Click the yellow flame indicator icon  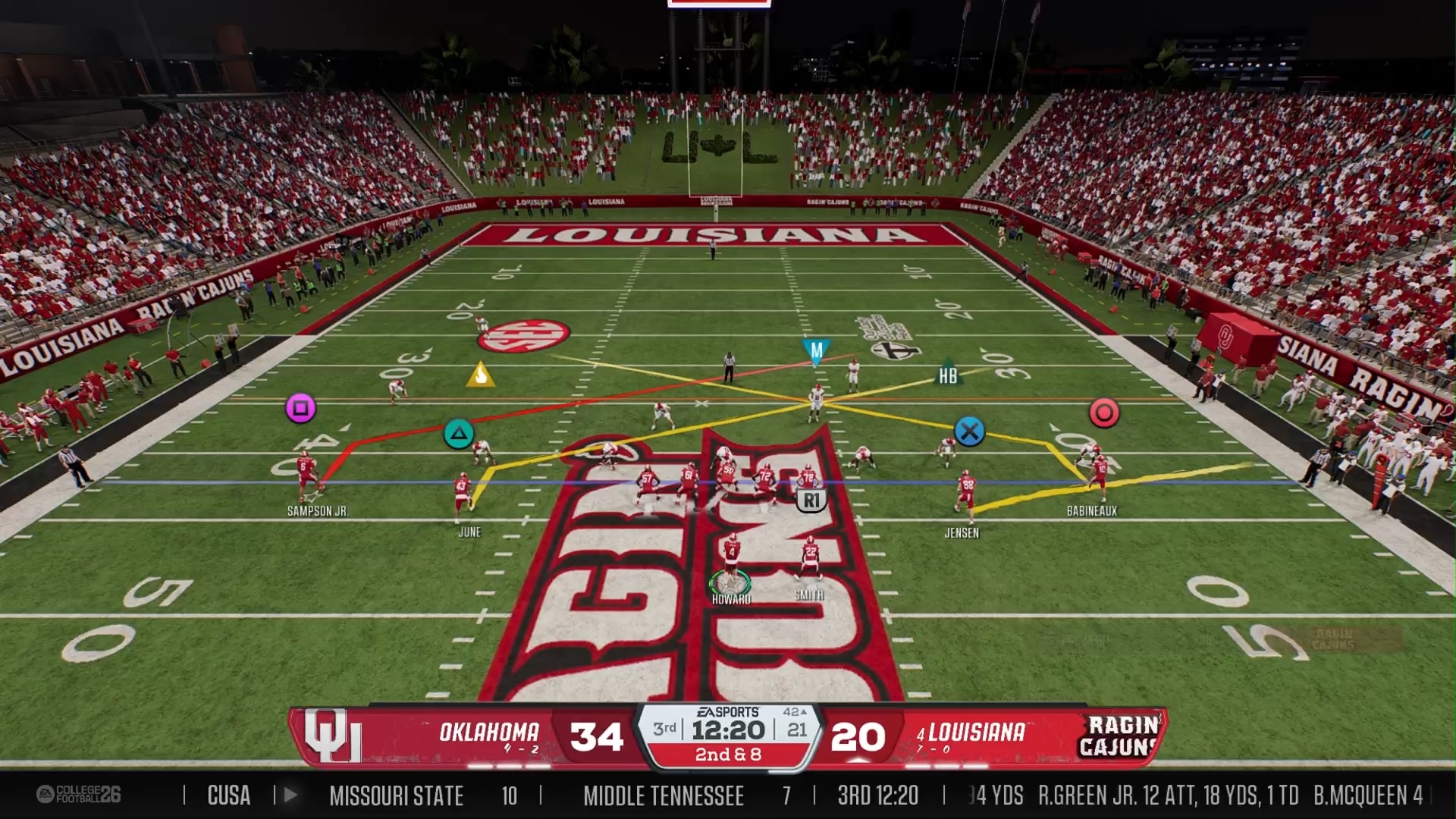coord(480,375)
